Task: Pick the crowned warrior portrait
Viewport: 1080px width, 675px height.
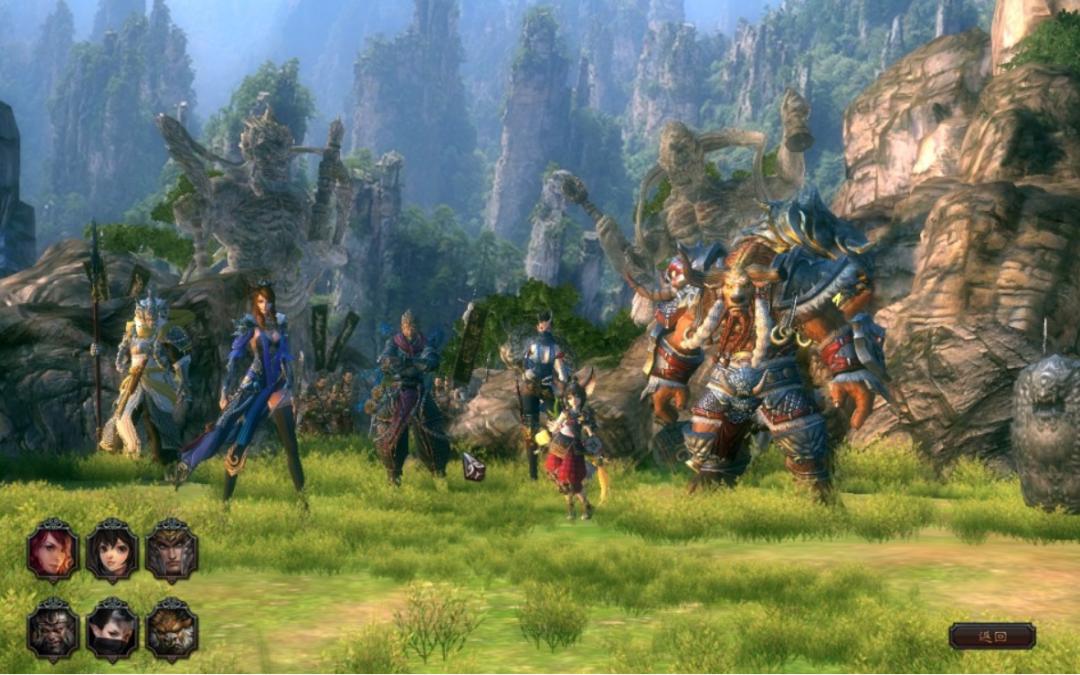Action: 171,550
